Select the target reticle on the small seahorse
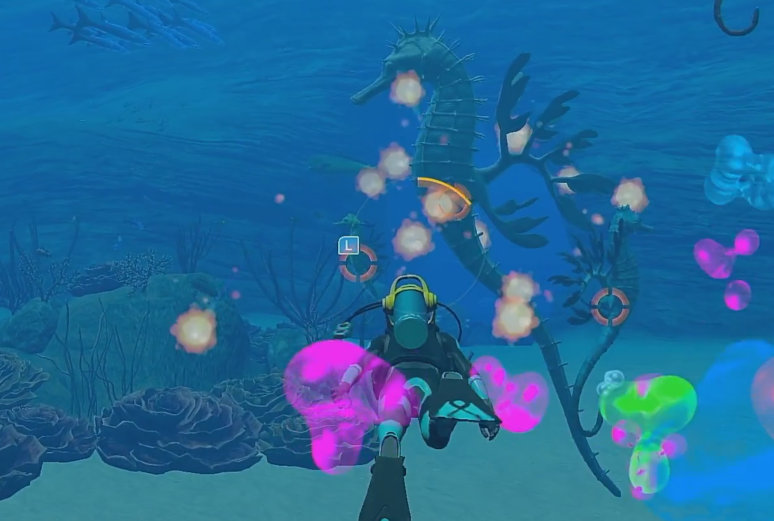Viewport: 774px width, 521px height. point(609,306)
